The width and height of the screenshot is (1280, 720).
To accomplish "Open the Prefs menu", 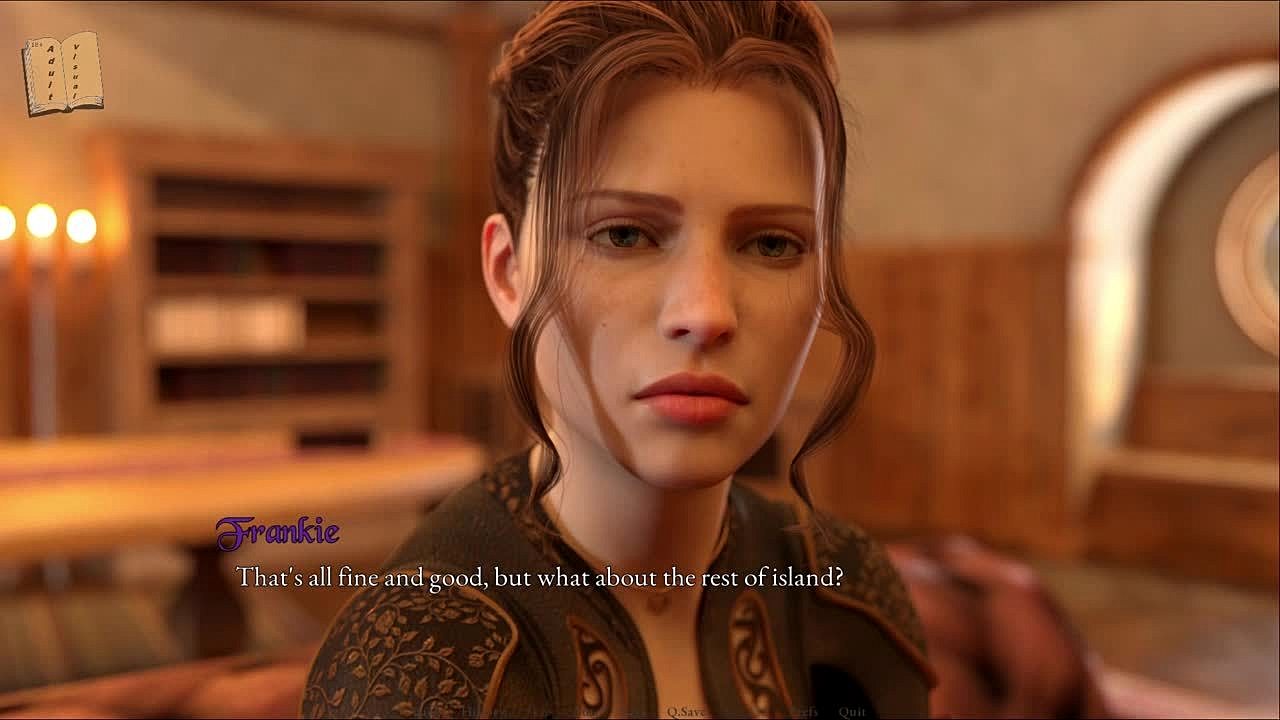I will pyautogui.click(x=804, y=712).
